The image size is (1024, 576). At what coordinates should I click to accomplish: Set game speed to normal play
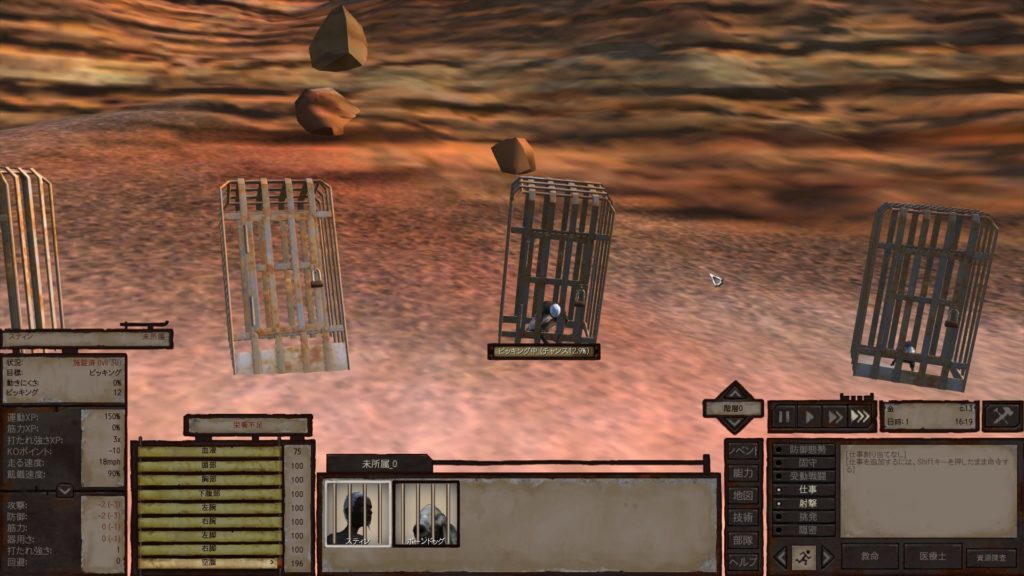810,416
